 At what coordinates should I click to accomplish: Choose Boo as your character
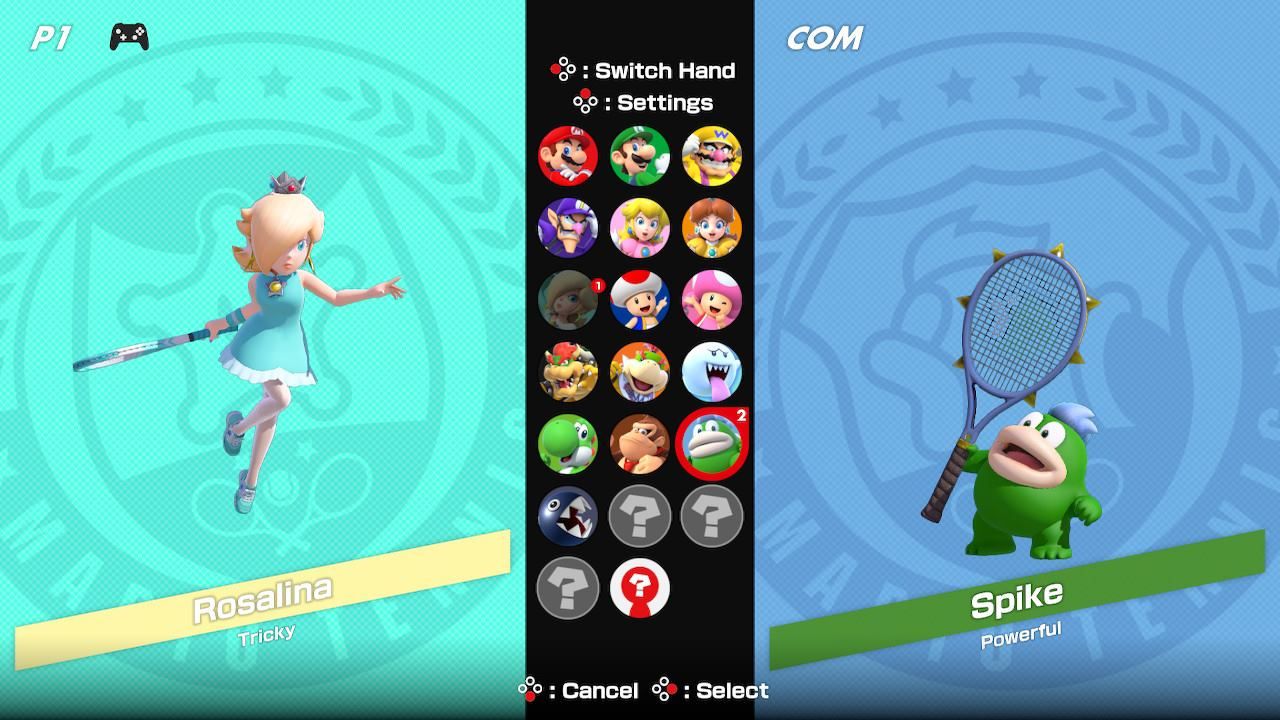[x=713, y=372]
